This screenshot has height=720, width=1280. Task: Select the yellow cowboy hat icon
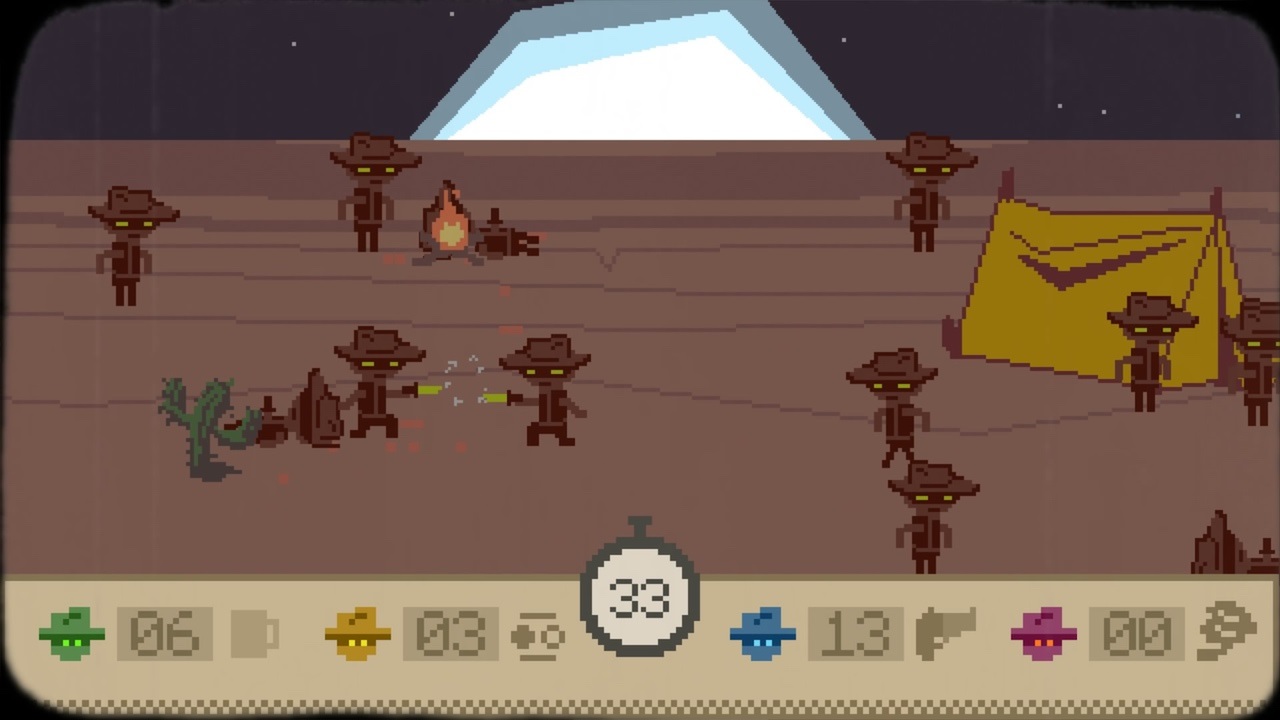click(x=357, y=633)
